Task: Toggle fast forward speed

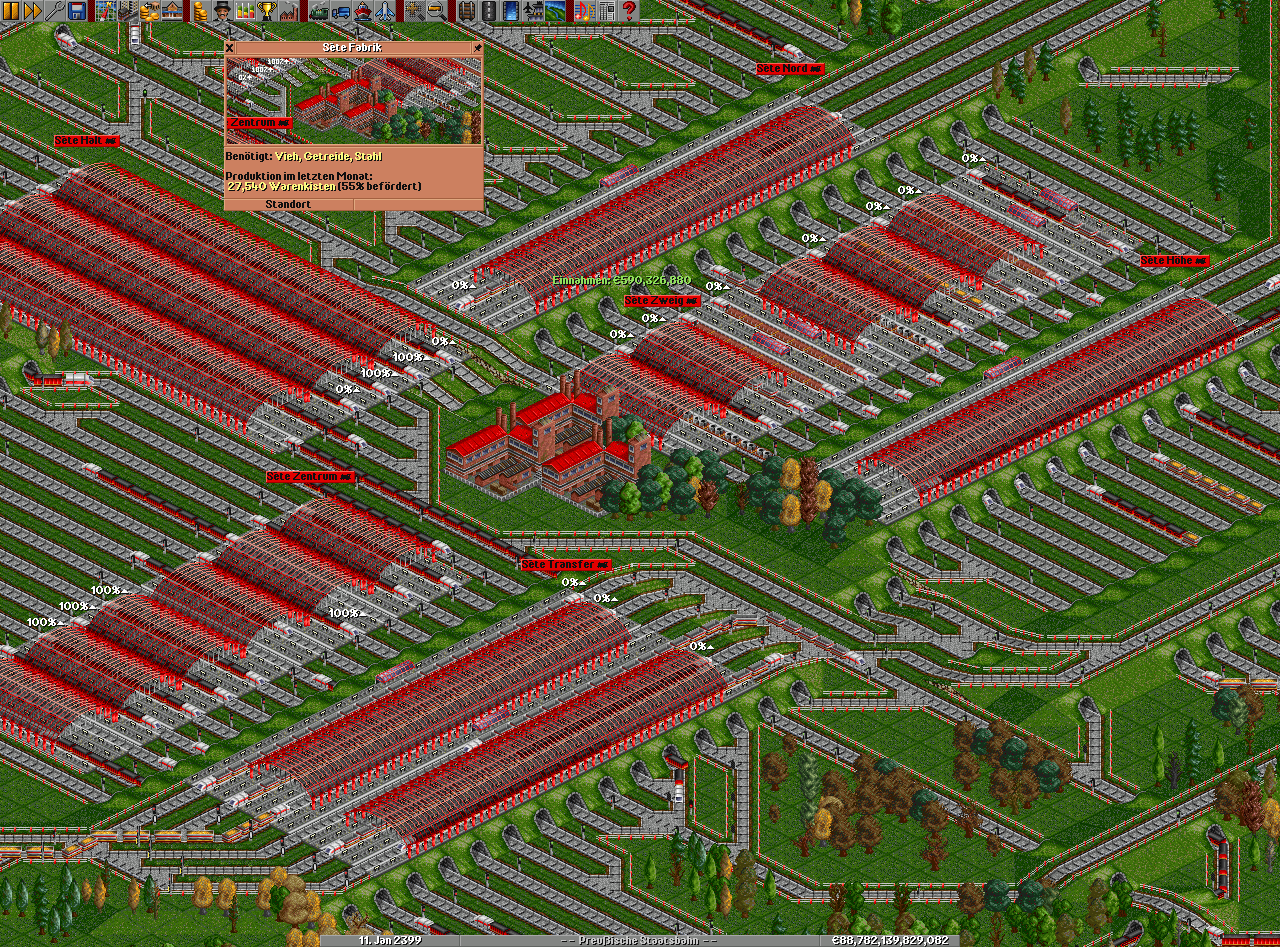Action: tap(33, 11)
